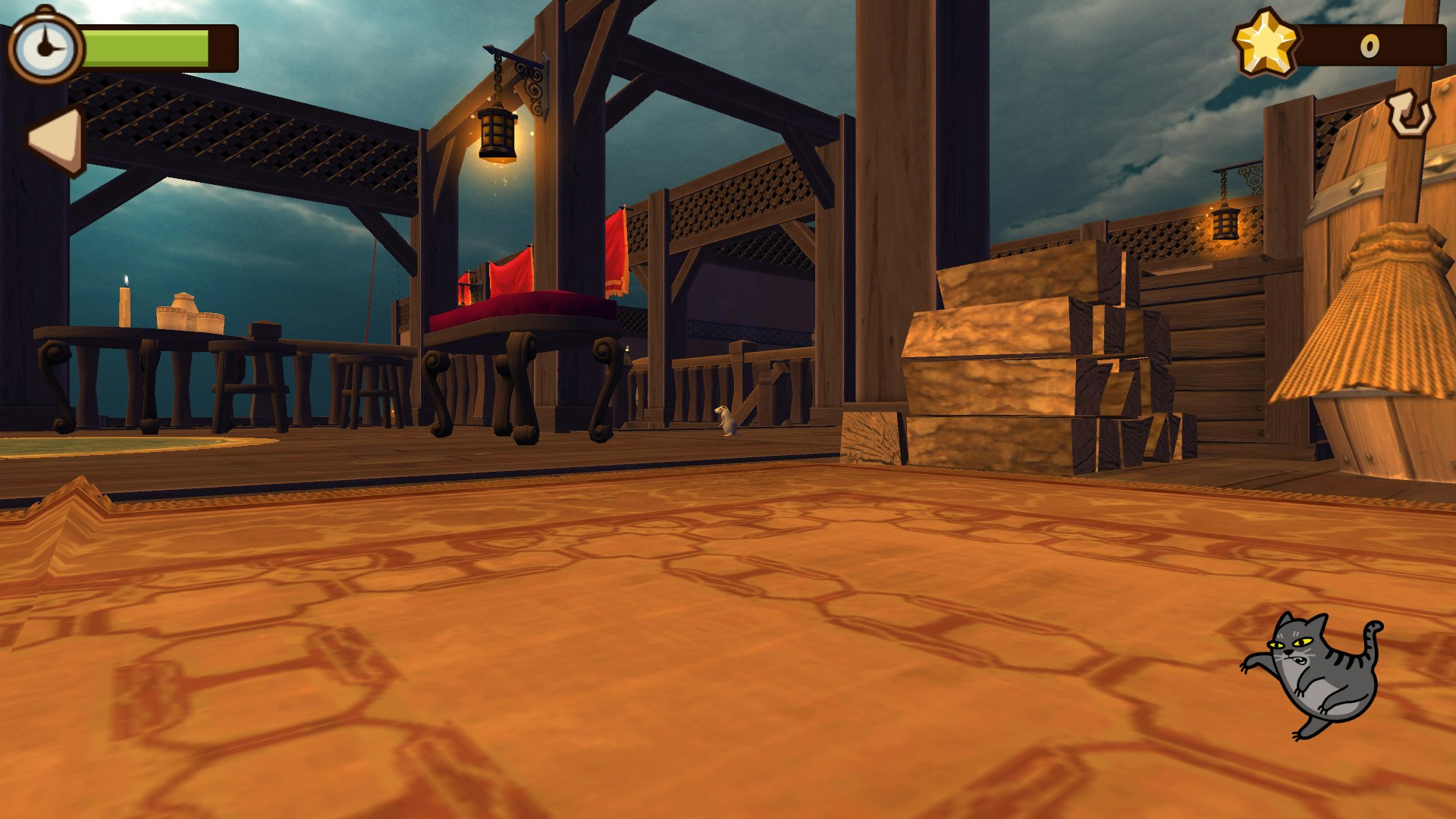Select the hanging lantern above the table
The height and width of the screenshot is (819, 1456).
coord(496,133)
